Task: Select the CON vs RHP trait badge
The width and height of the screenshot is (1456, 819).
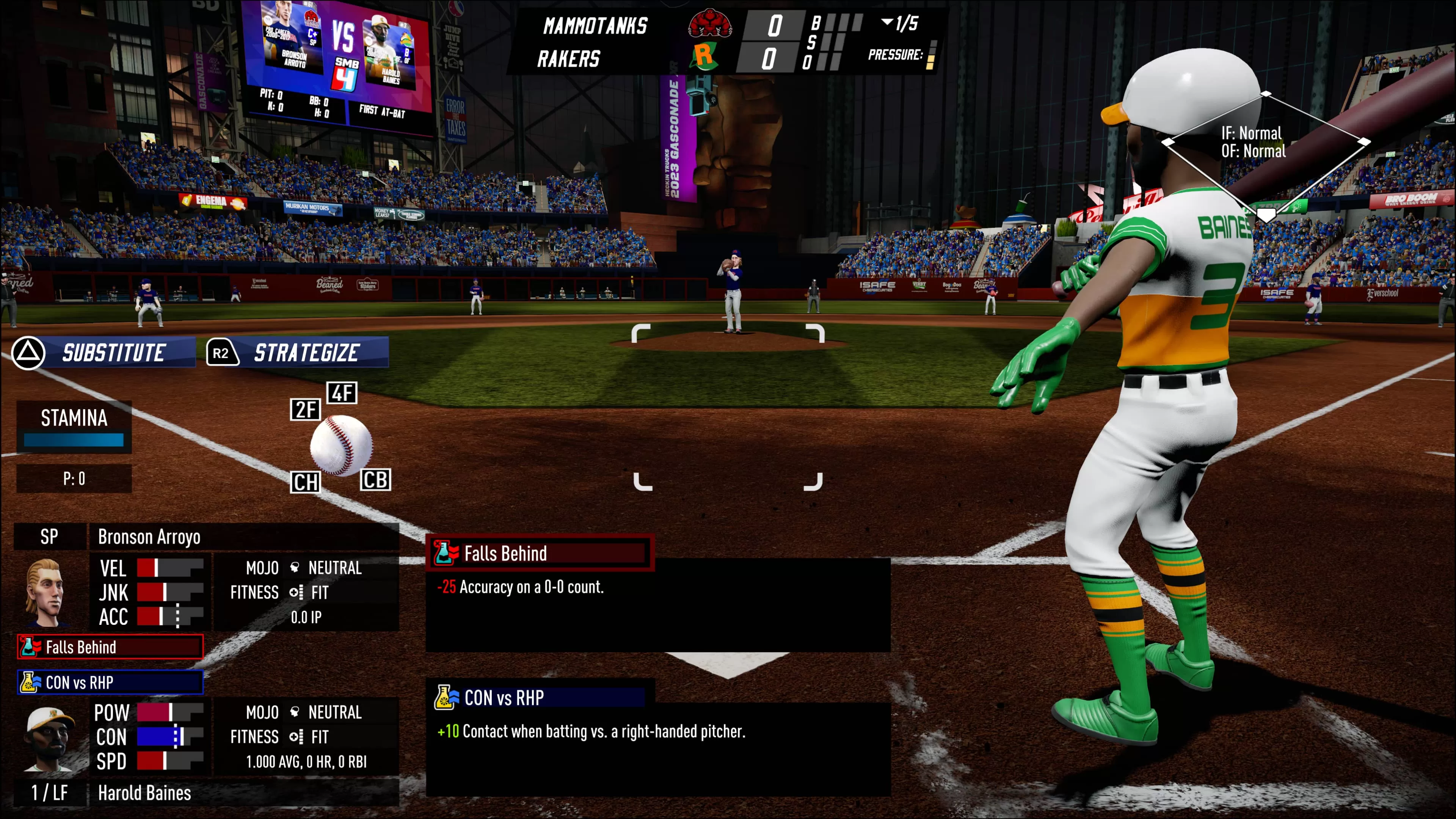Action: (x=110, y=682)
